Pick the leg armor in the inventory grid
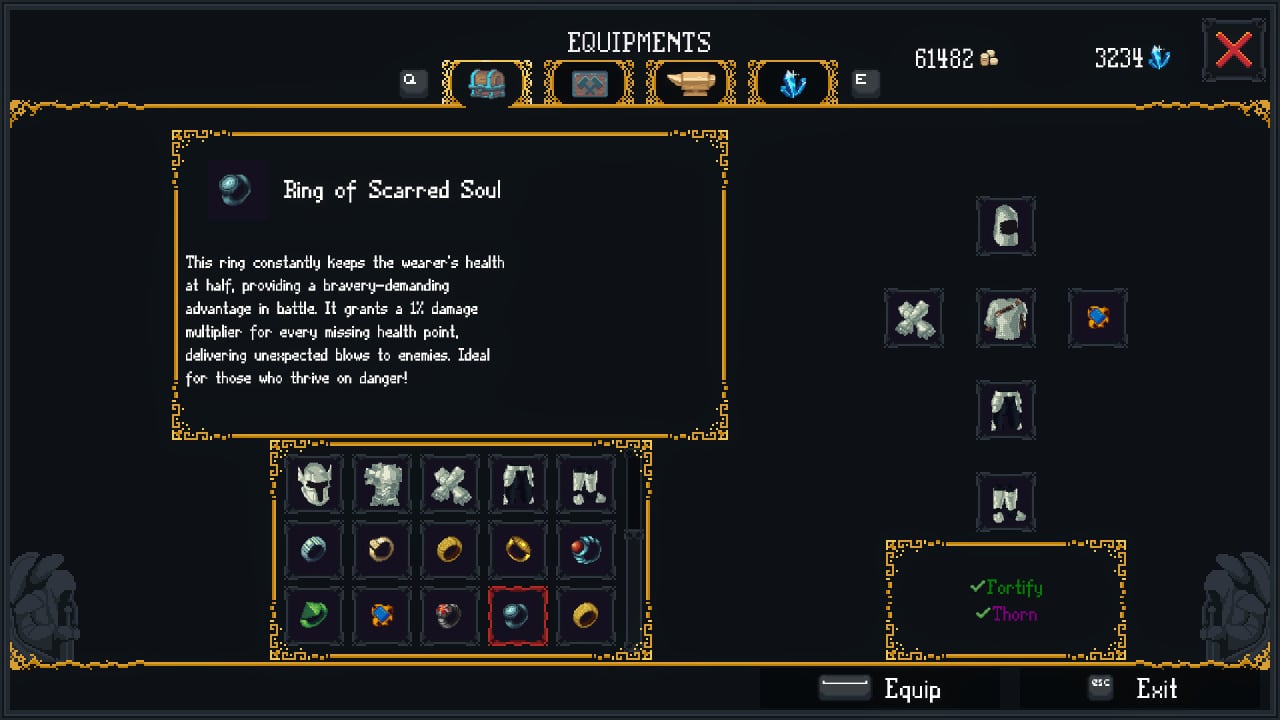This screenshot has height=720, width=1280. [x=517, y=484]
